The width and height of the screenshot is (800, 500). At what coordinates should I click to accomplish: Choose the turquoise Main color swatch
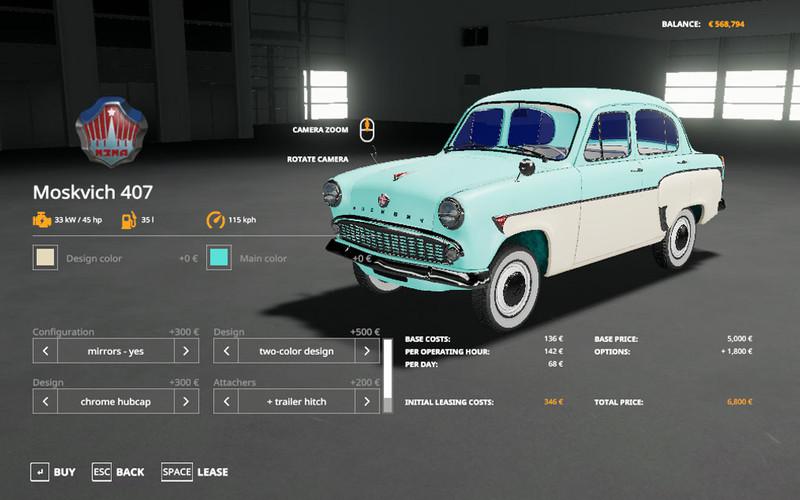(x=219, y=258)
